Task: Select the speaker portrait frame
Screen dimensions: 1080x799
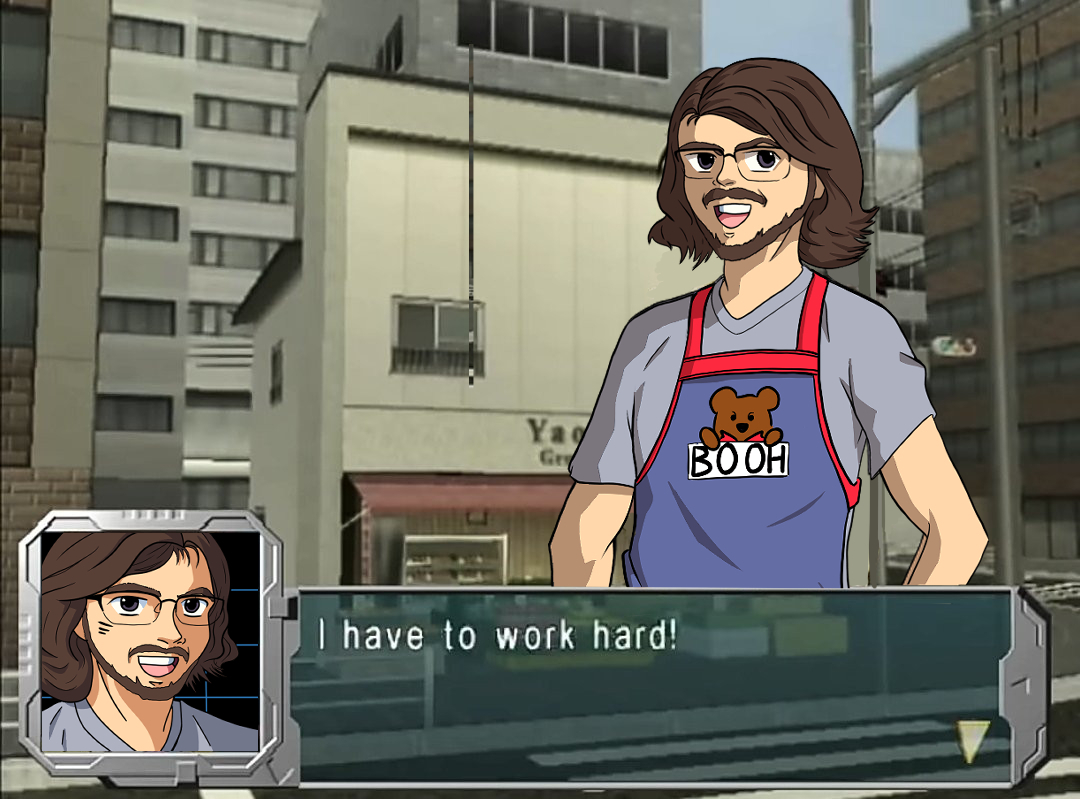Action: 150,642
